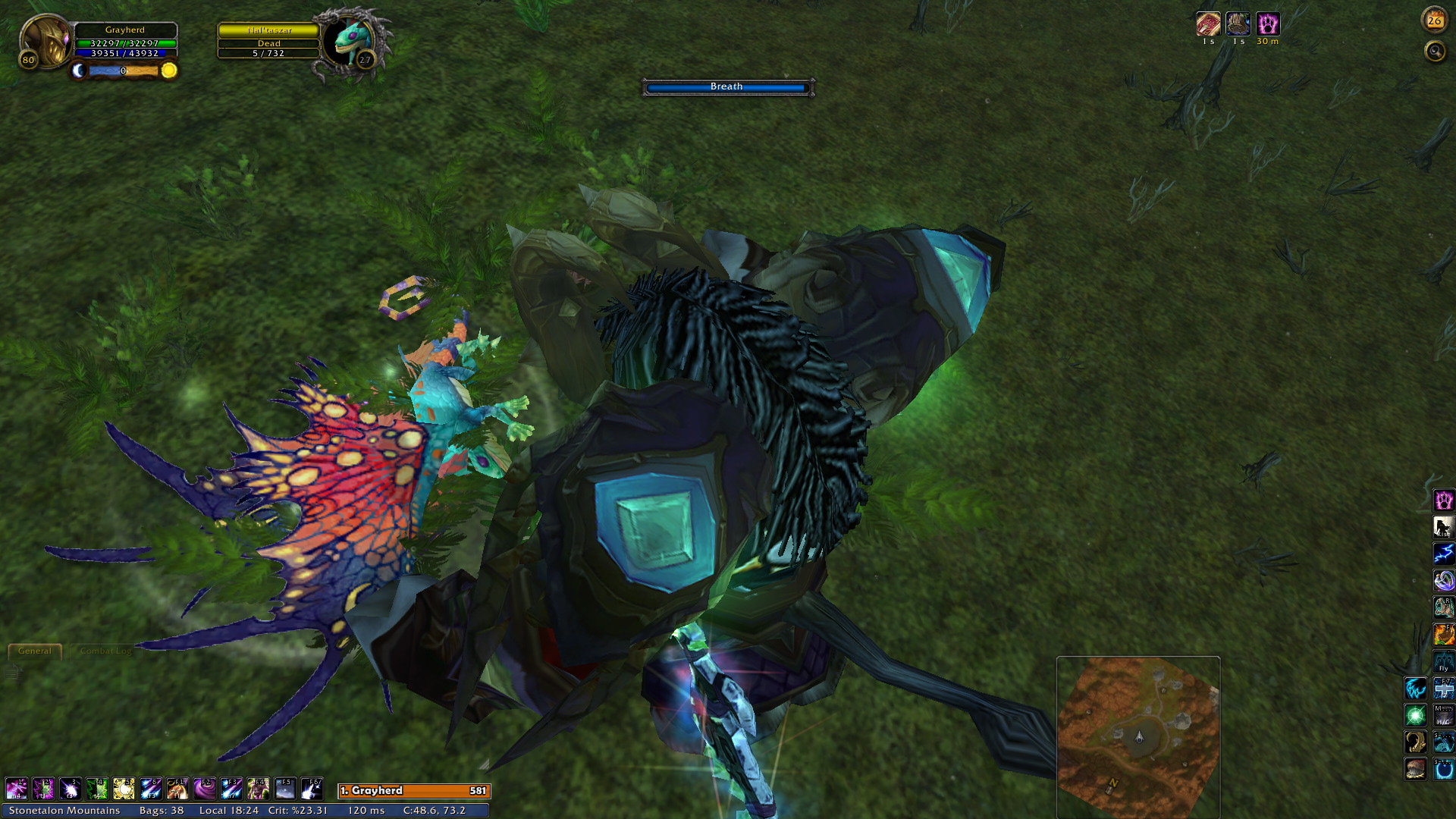This screenshot has height=819, width=1456.
Task: Activate the Fly form button
Action: click(1443, 661)
